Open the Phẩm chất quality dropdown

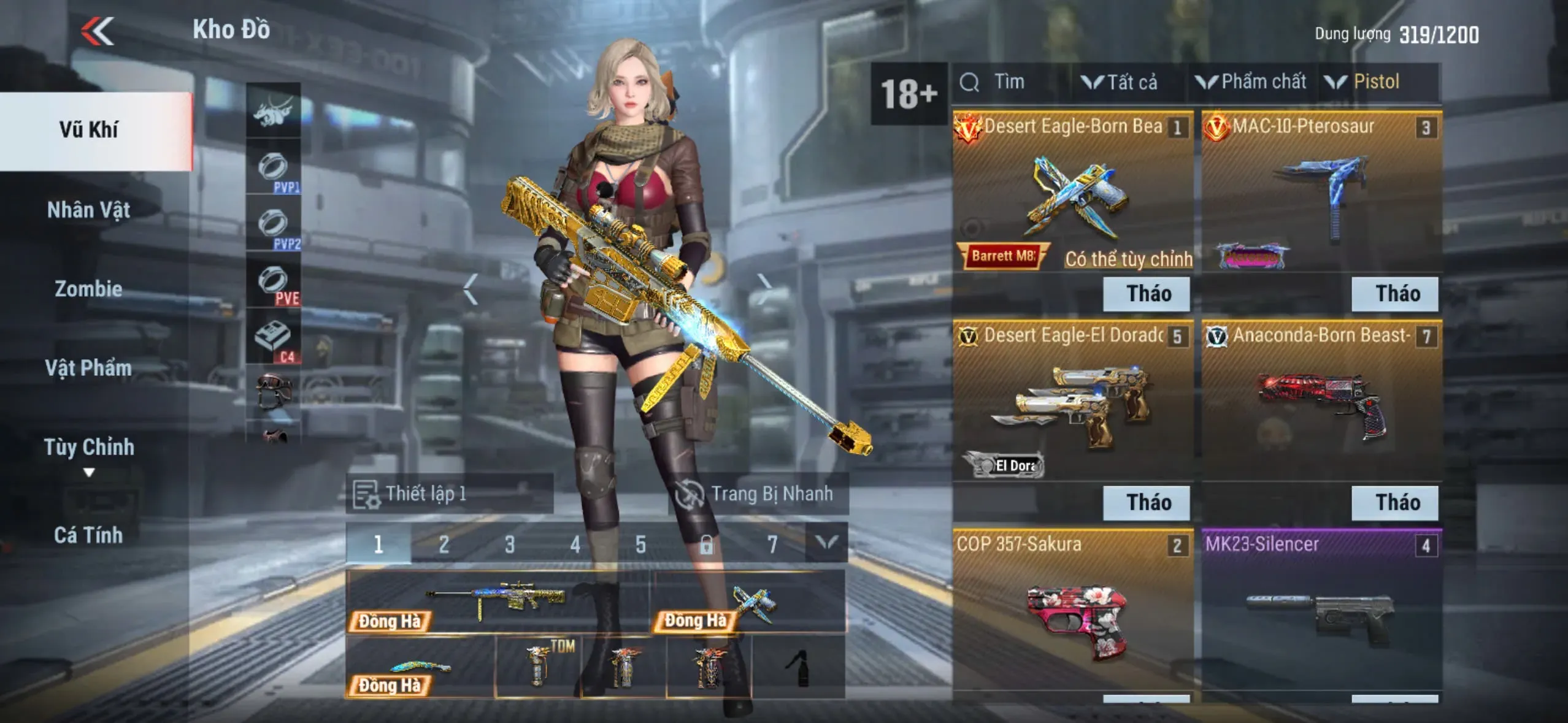[1251, 82]
